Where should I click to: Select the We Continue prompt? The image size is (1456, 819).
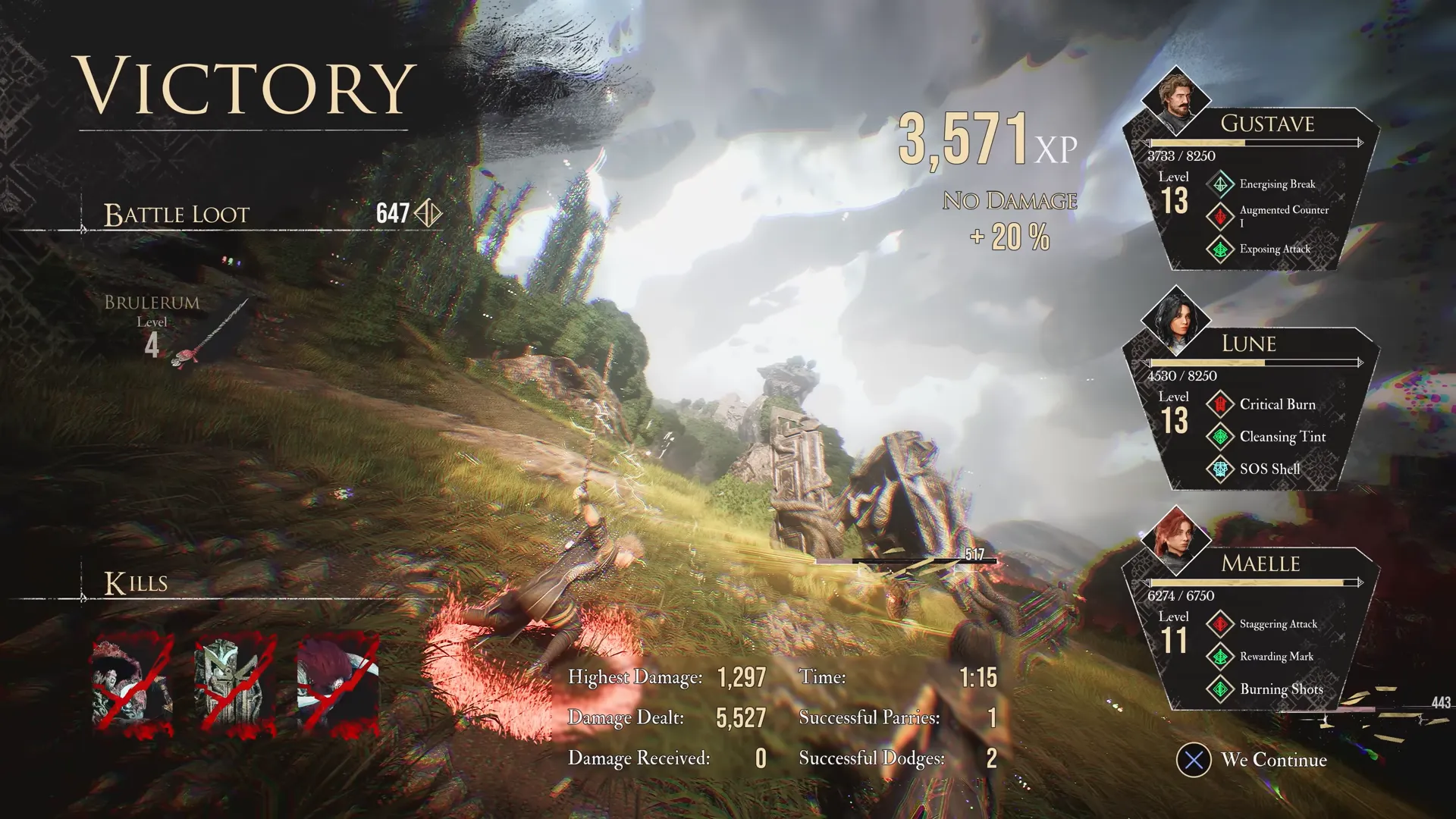point(1253,760)
